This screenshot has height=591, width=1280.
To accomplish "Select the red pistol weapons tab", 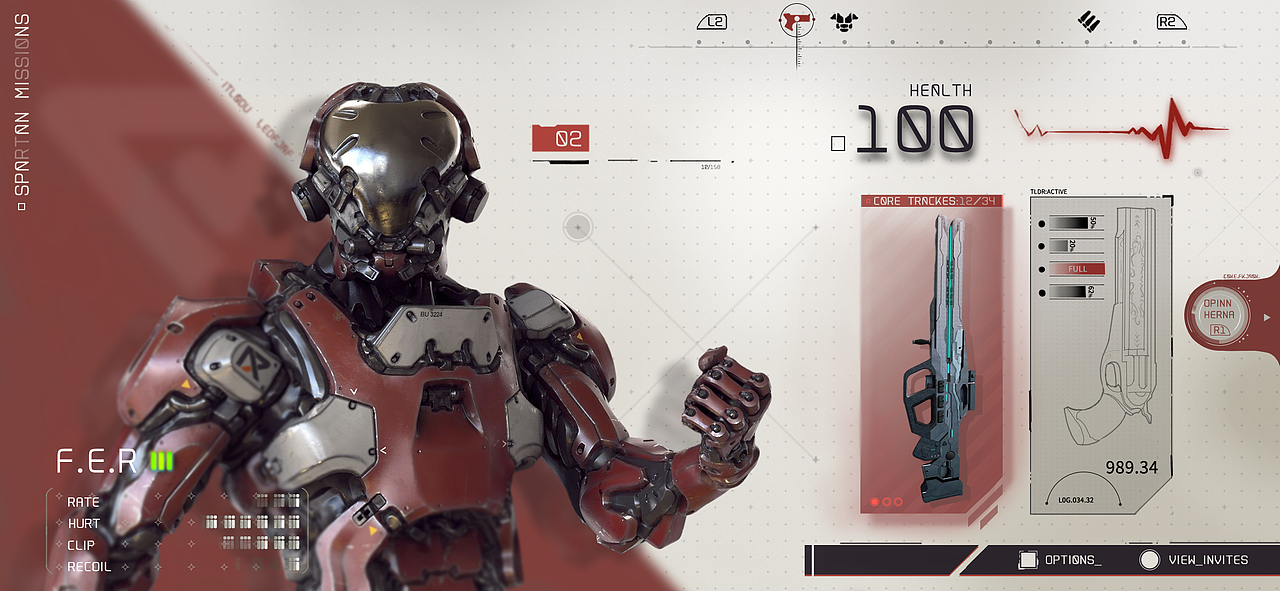I will [797, 20].
